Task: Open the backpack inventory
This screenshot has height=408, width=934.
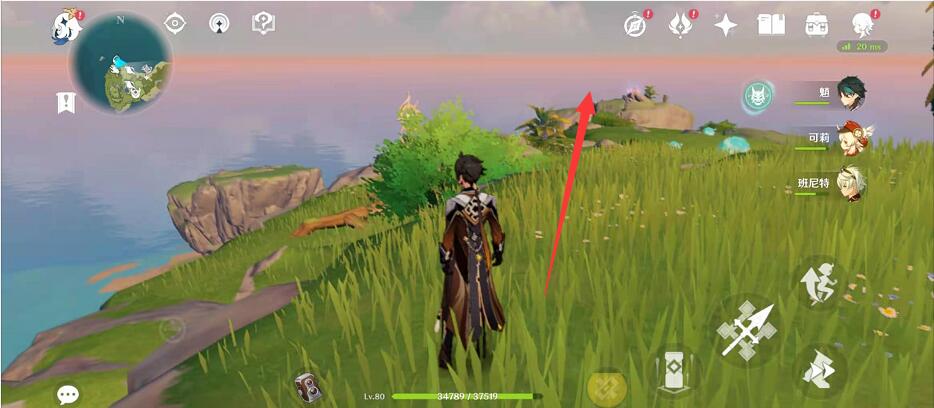Action: [816, 25]
